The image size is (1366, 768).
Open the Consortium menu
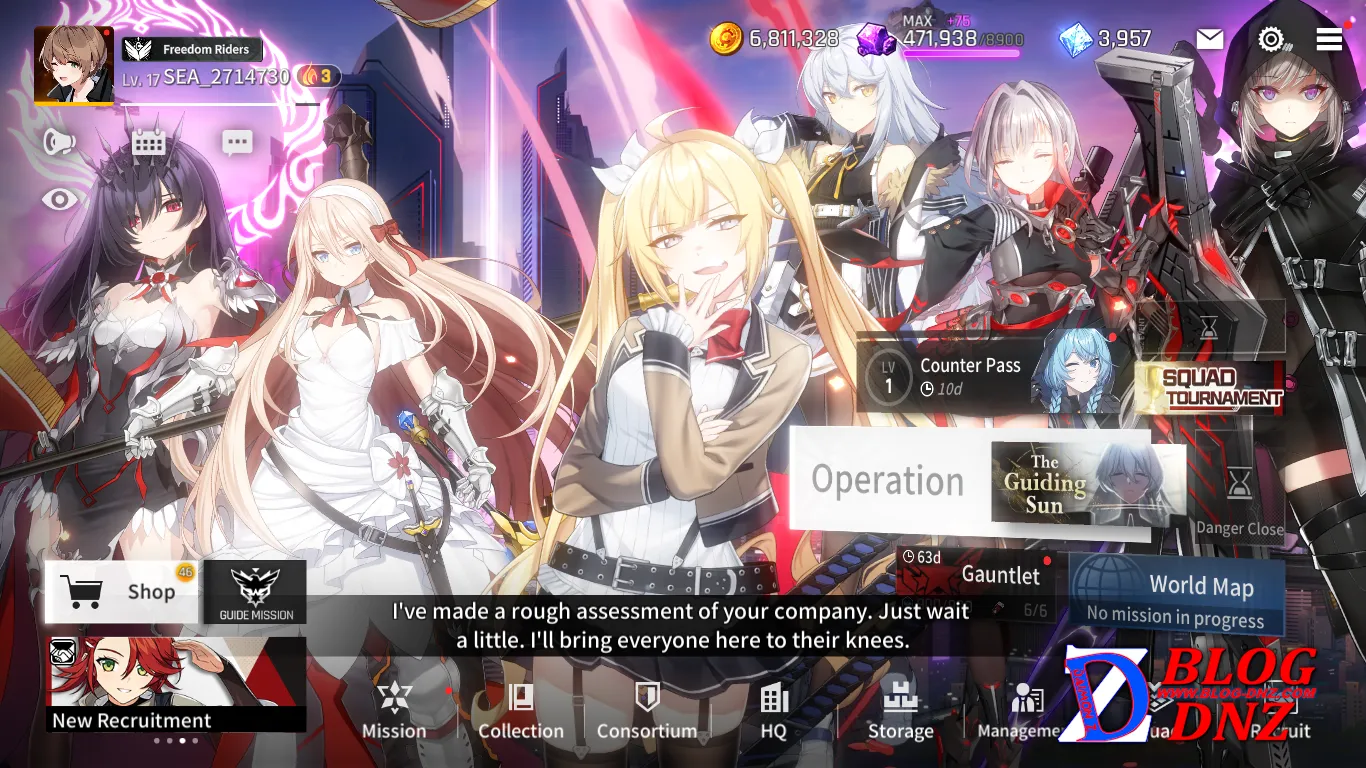point(647,711)
